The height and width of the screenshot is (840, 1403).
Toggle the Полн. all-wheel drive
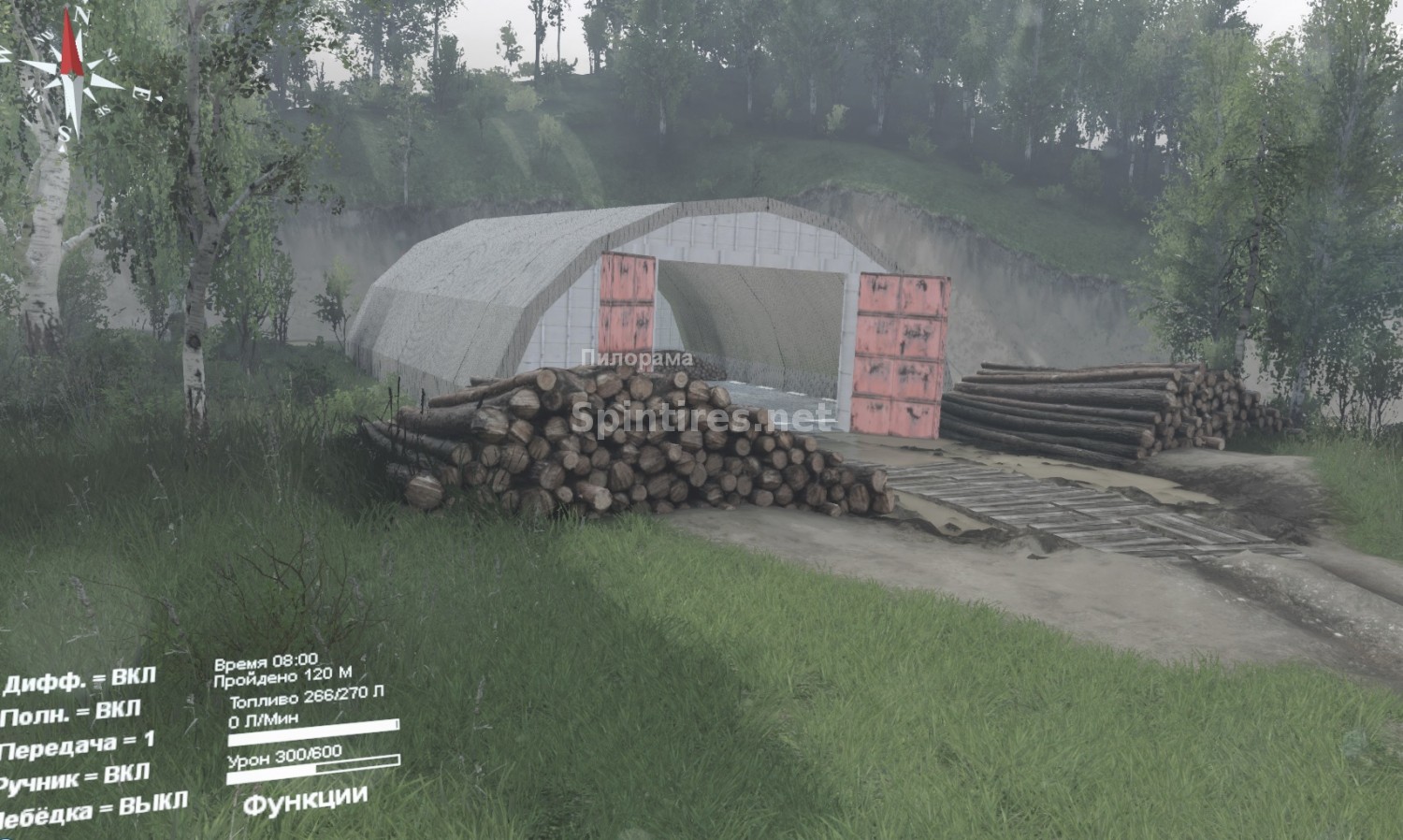[x=71, y=715]
